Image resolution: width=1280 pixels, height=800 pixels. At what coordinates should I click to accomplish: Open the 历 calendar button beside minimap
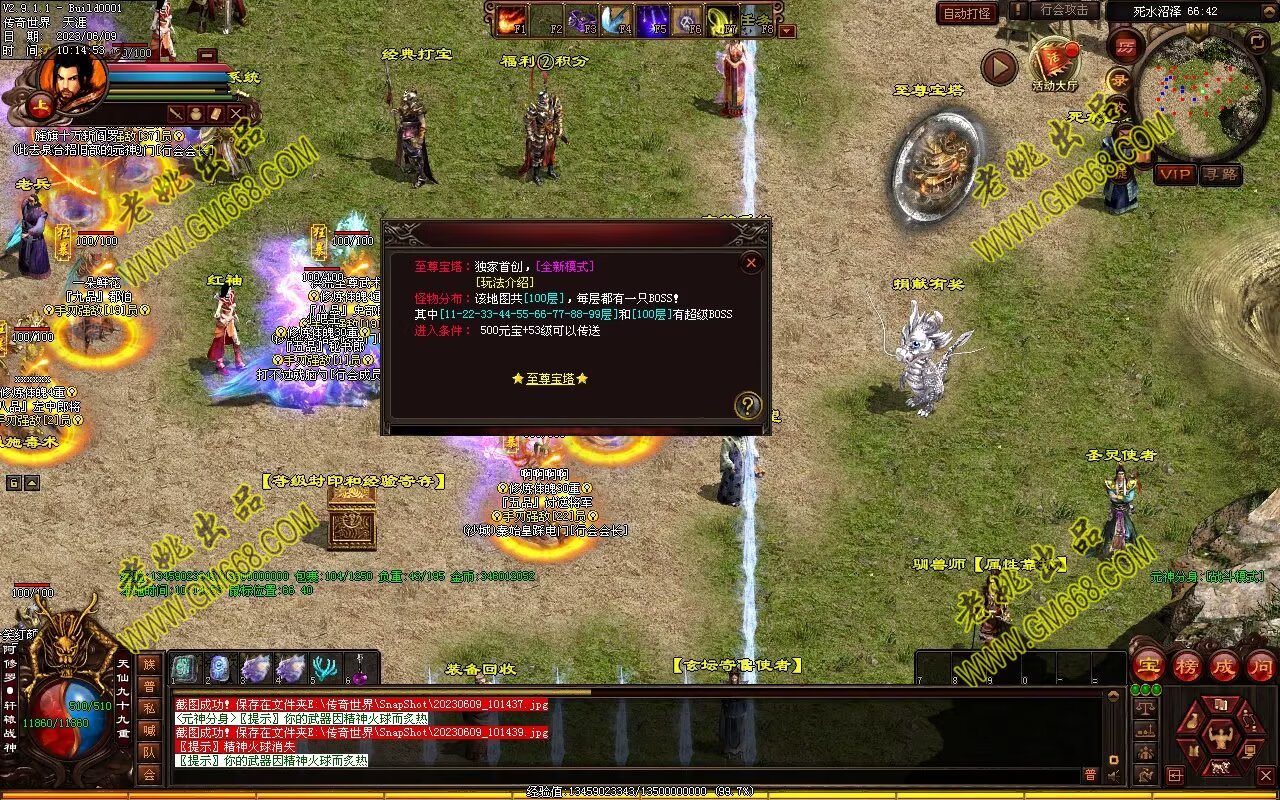pos(1125,46)
